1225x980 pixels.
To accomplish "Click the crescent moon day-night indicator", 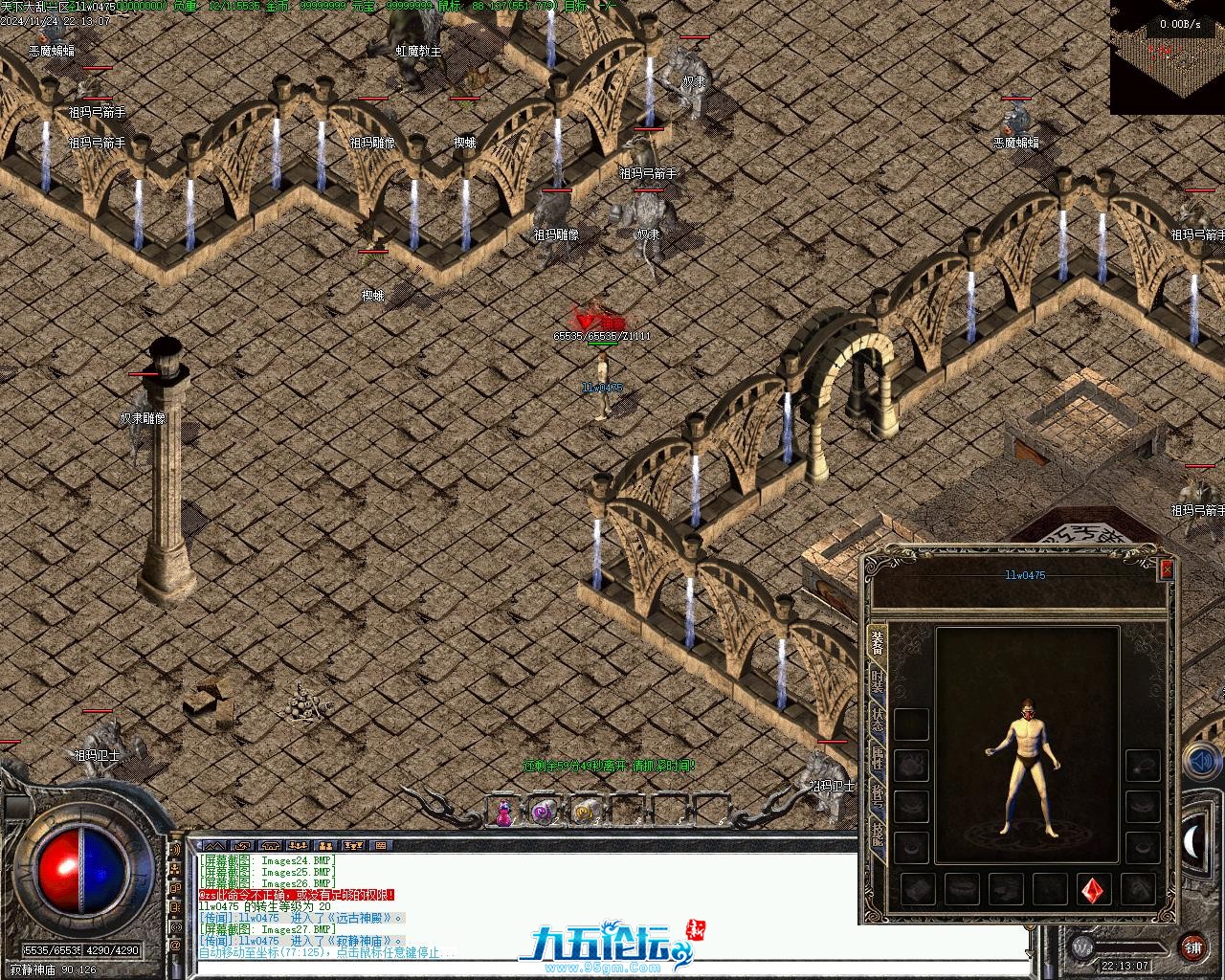I will tap(1195, 842).
